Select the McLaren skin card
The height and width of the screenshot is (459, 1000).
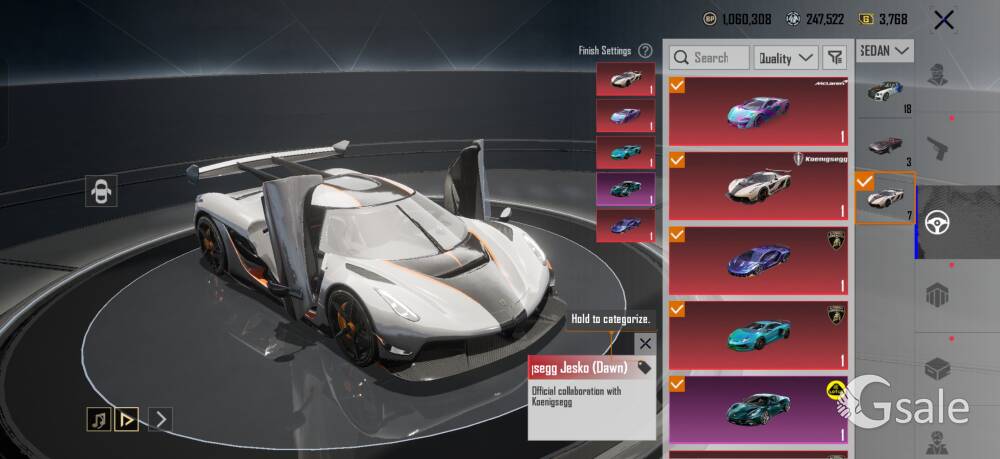click(x=758, y=111)
